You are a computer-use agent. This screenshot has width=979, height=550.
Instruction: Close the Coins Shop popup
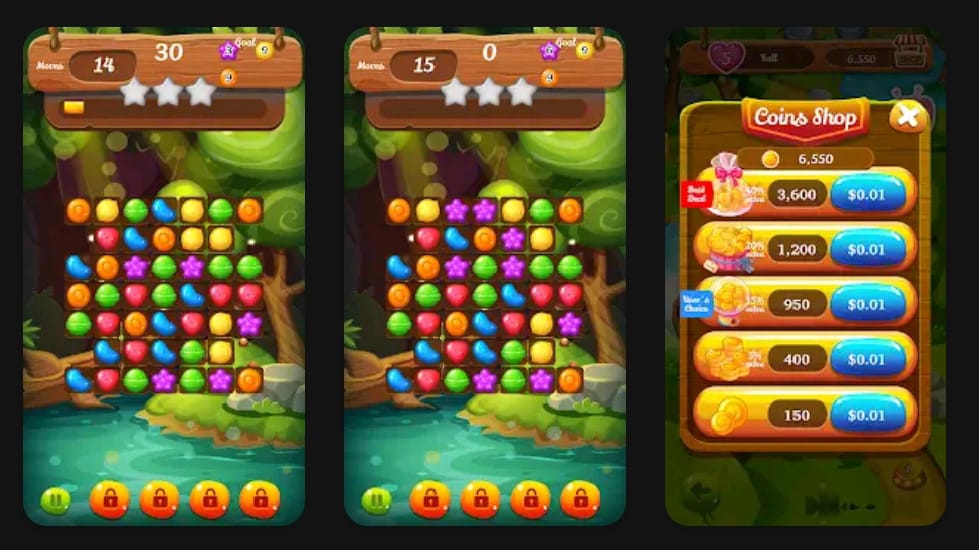click(x=907, y=117)
